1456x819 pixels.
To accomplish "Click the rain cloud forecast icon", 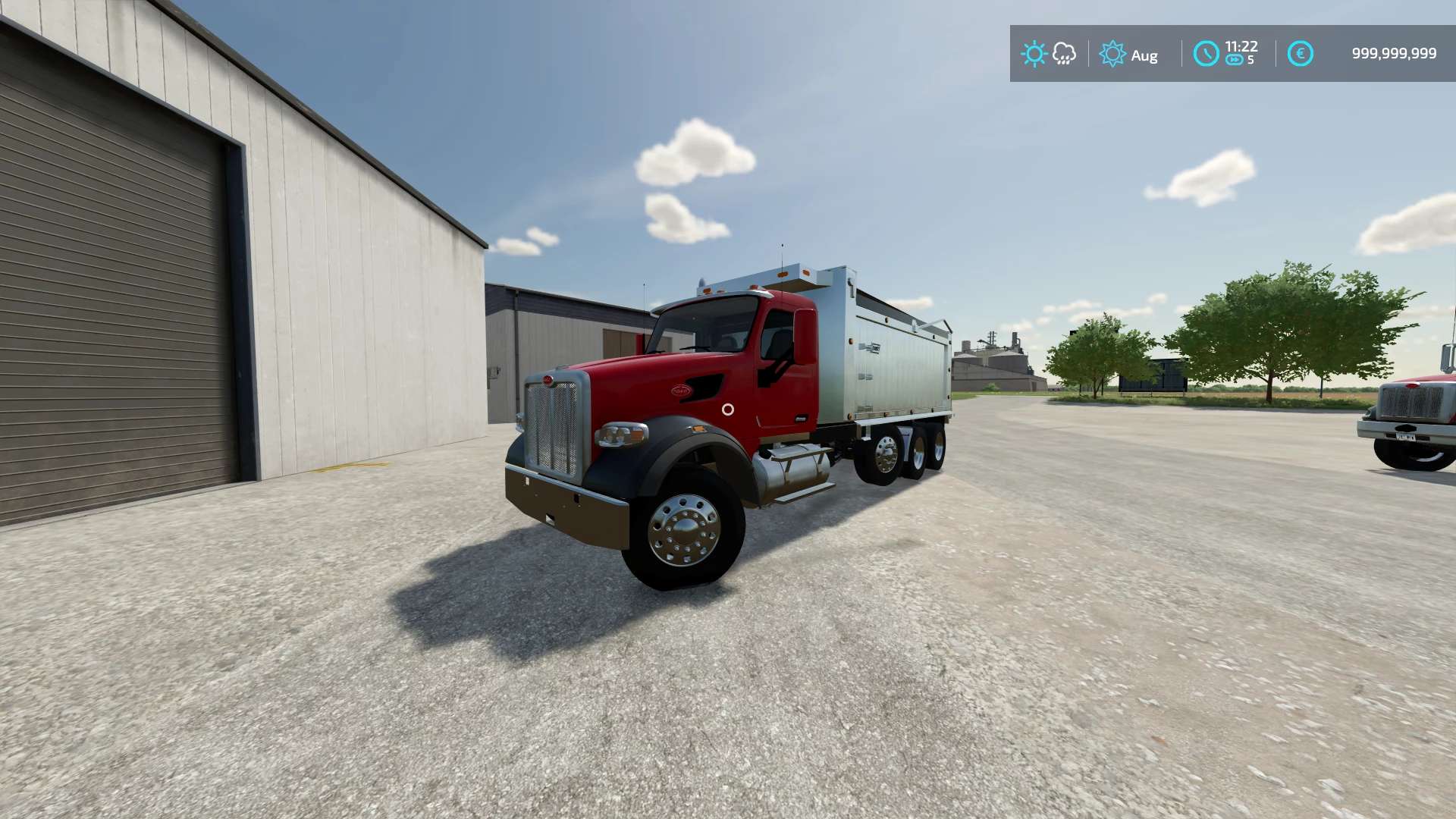I will pos(1064,54).
